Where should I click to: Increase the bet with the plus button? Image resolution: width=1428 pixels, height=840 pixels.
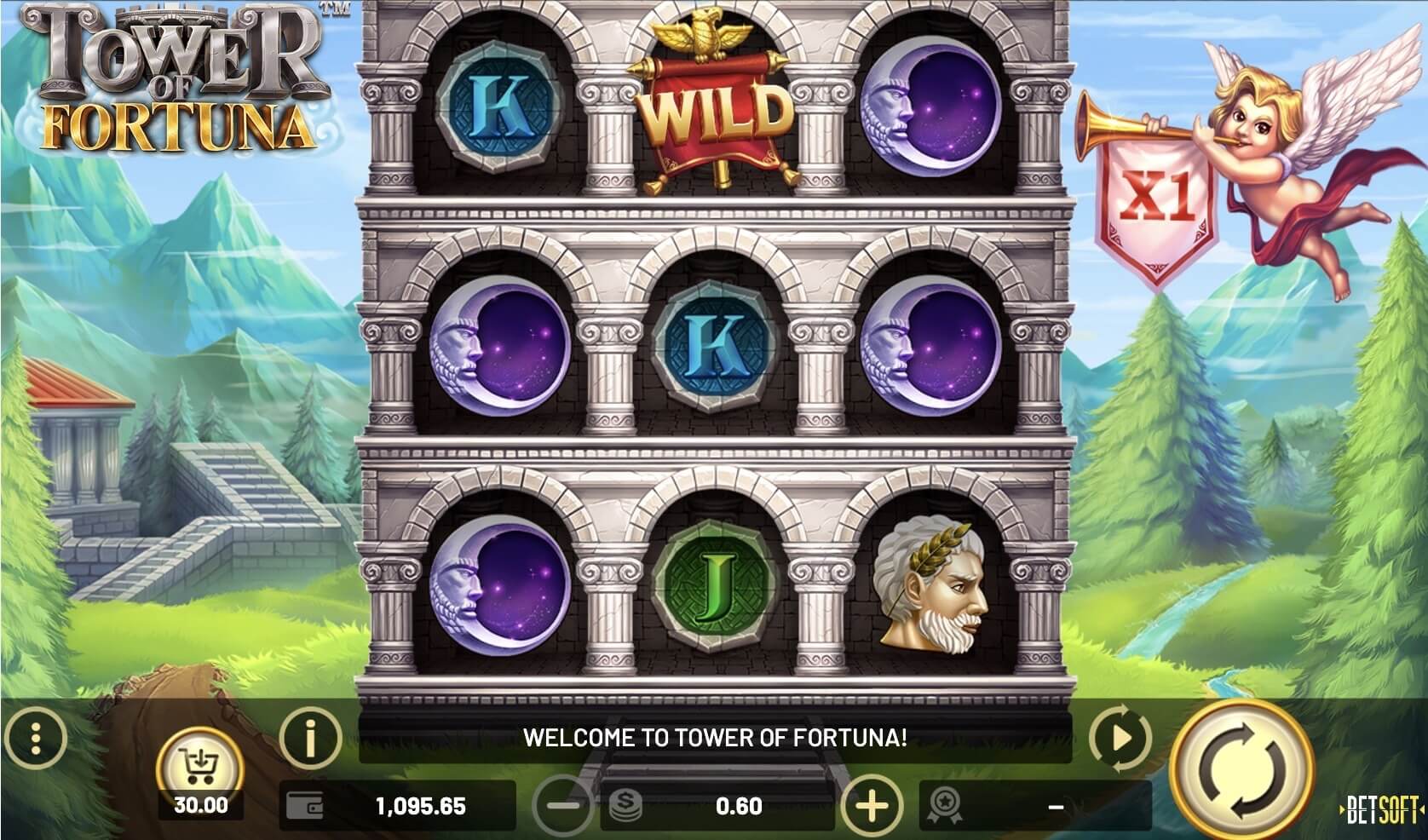pyautogui.click(x=872, y=805)
